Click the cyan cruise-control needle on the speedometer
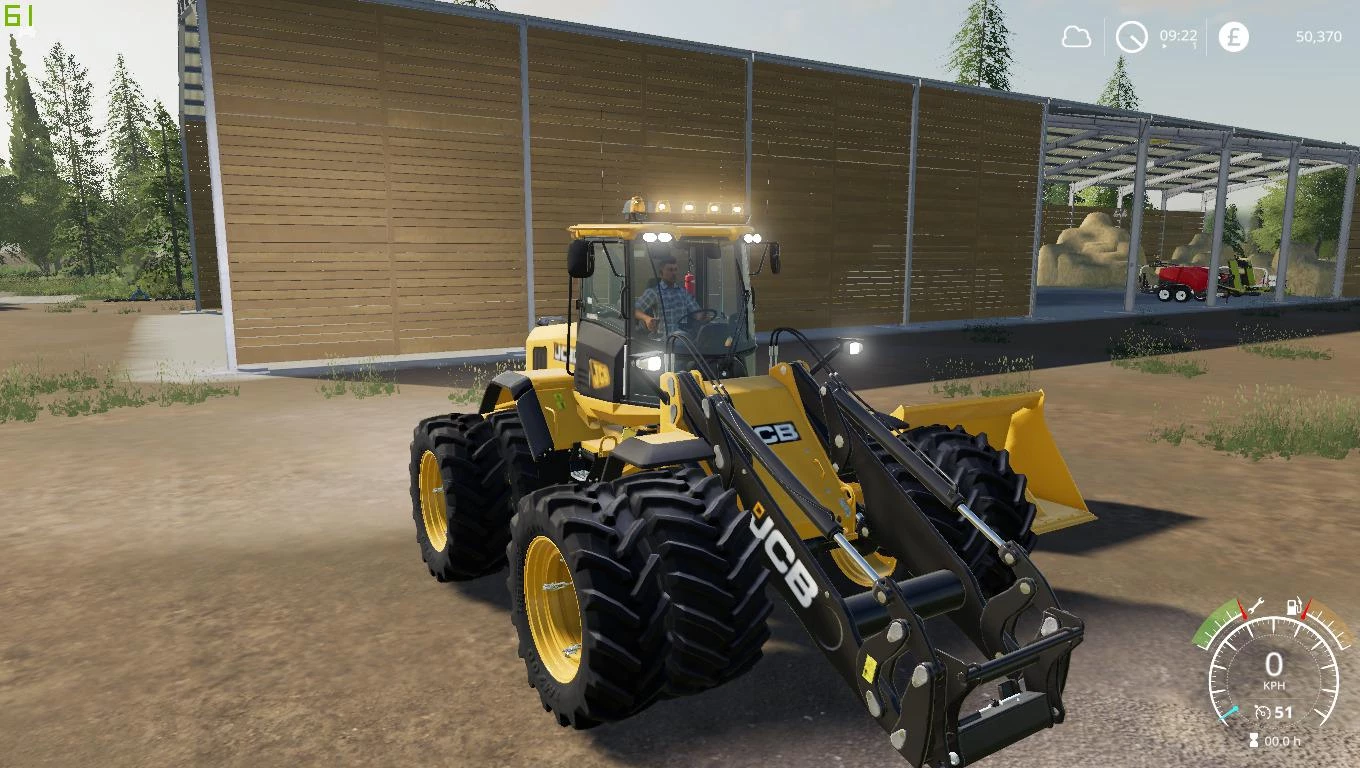Screen dimensions: 1360x768 coord(1229,713)
